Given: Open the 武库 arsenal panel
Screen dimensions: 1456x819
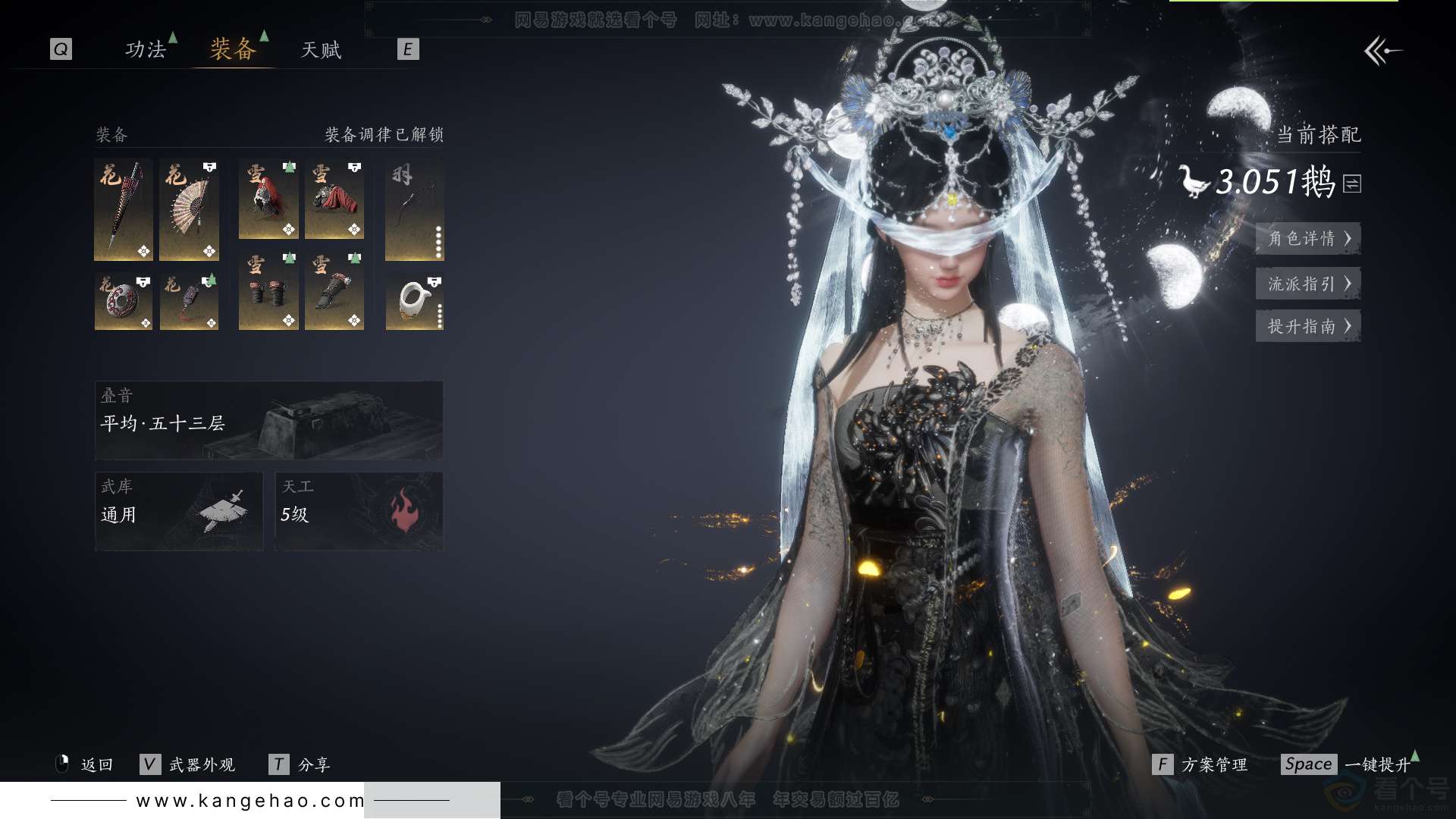Looking at the screenshot, I should 179,511.
